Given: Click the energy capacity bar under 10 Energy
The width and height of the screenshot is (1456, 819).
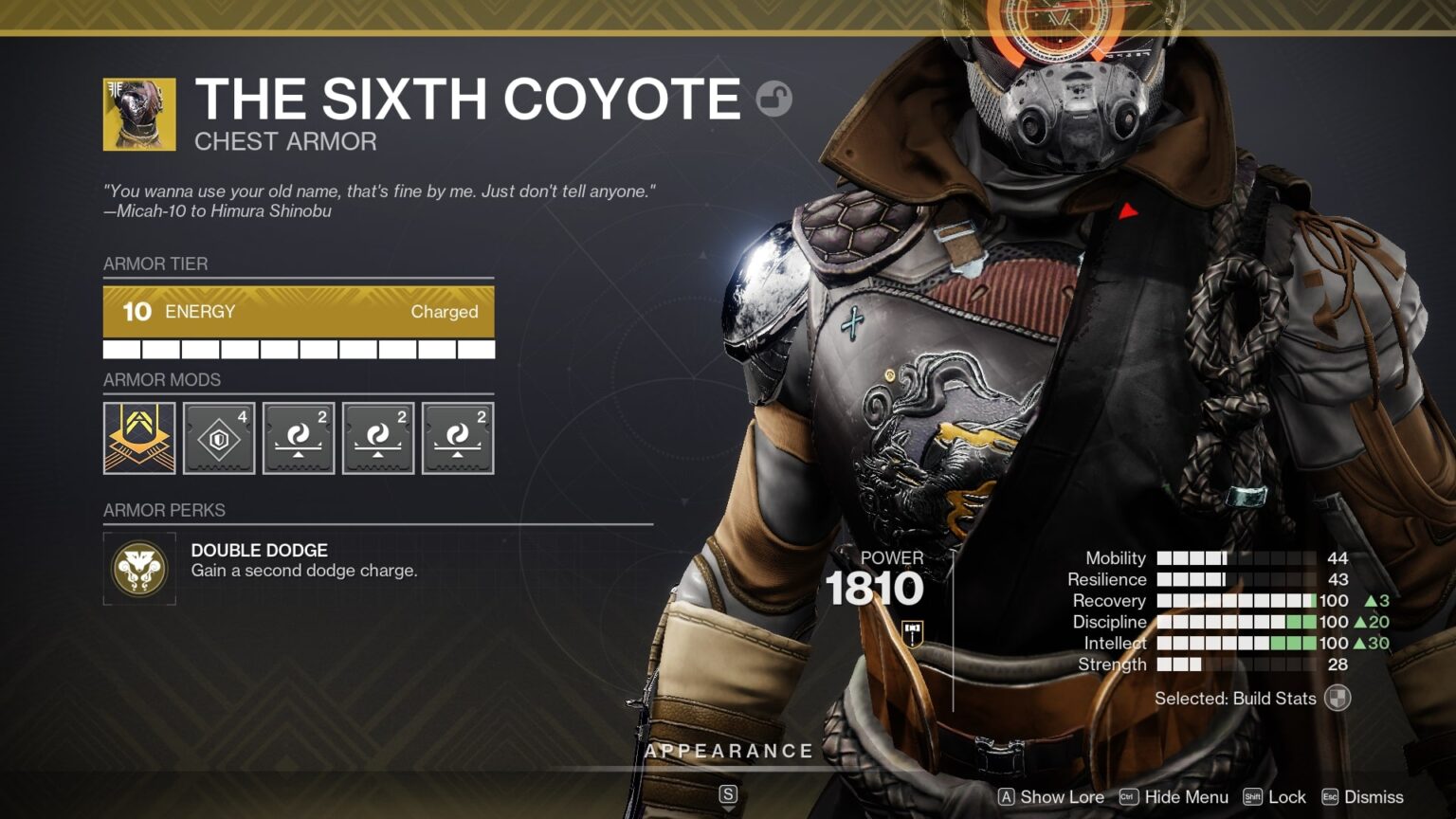Looking at the screenshot, I should click(x=298, y=349).
